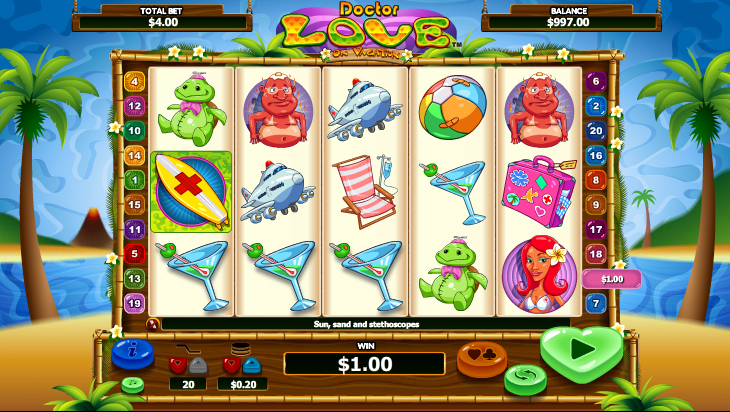730x412 pixels.
Task: Click the small green button below the info button
Action: [x=132, y=385]
